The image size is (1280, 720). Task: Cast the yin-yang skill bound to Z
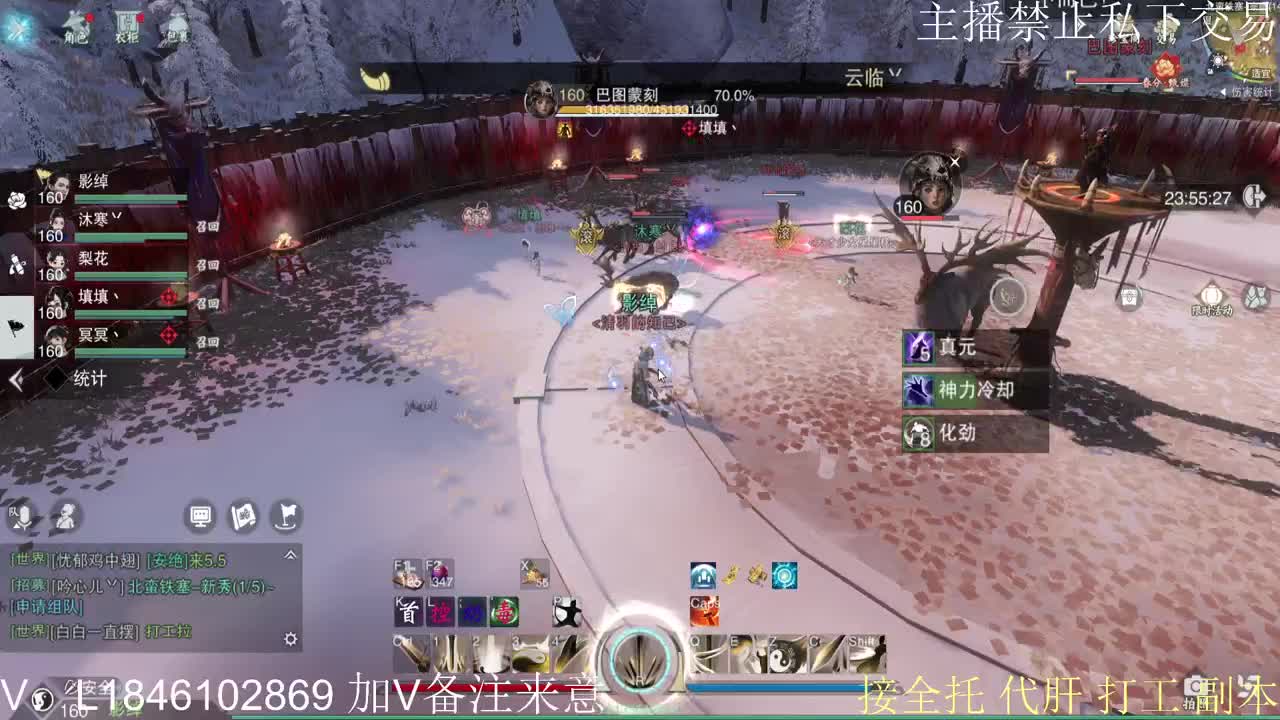pos(782,655)
